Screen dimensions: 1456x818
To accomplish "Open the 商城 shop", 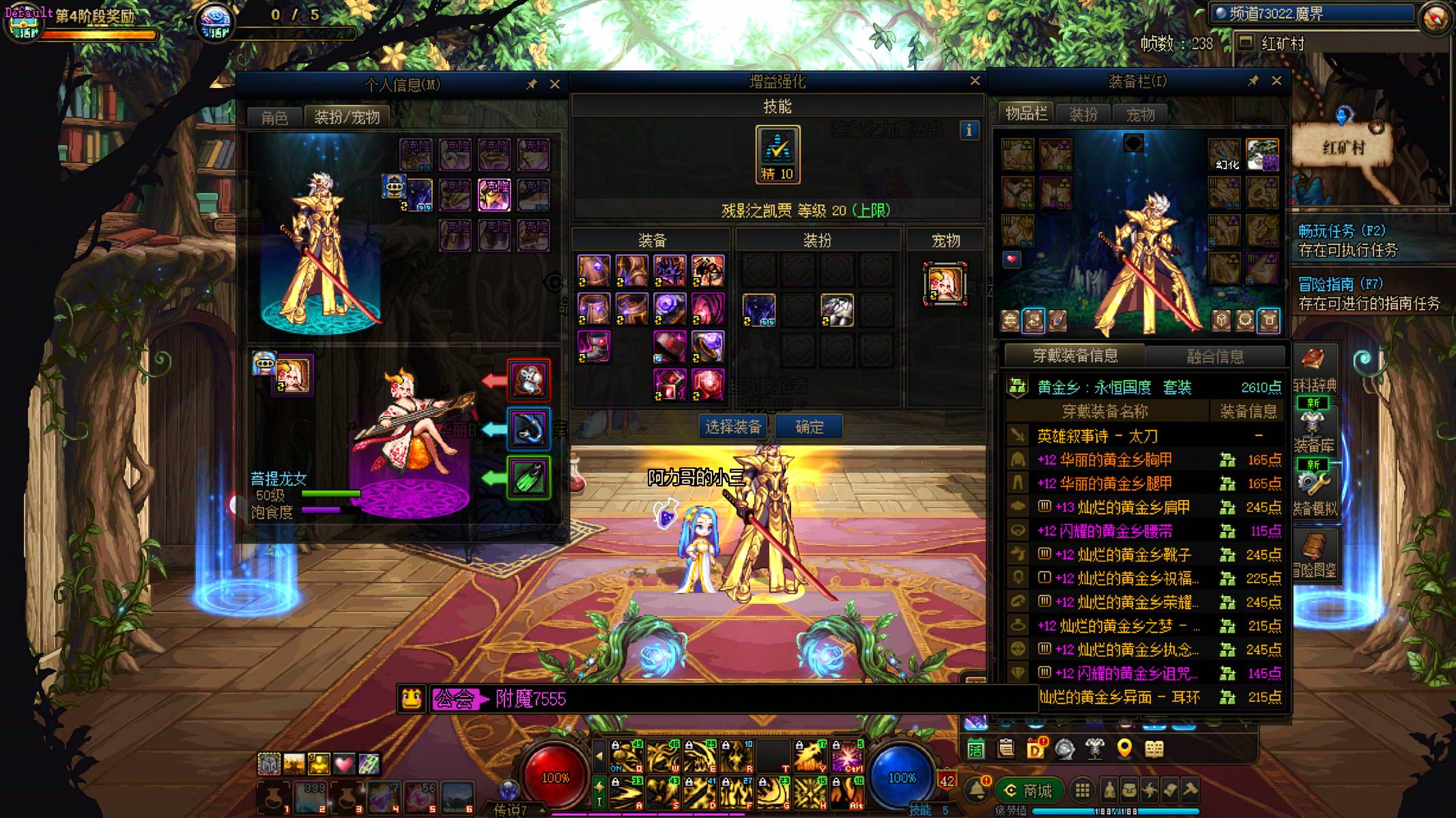I will pyautogui.click(x=1029, y=791).
